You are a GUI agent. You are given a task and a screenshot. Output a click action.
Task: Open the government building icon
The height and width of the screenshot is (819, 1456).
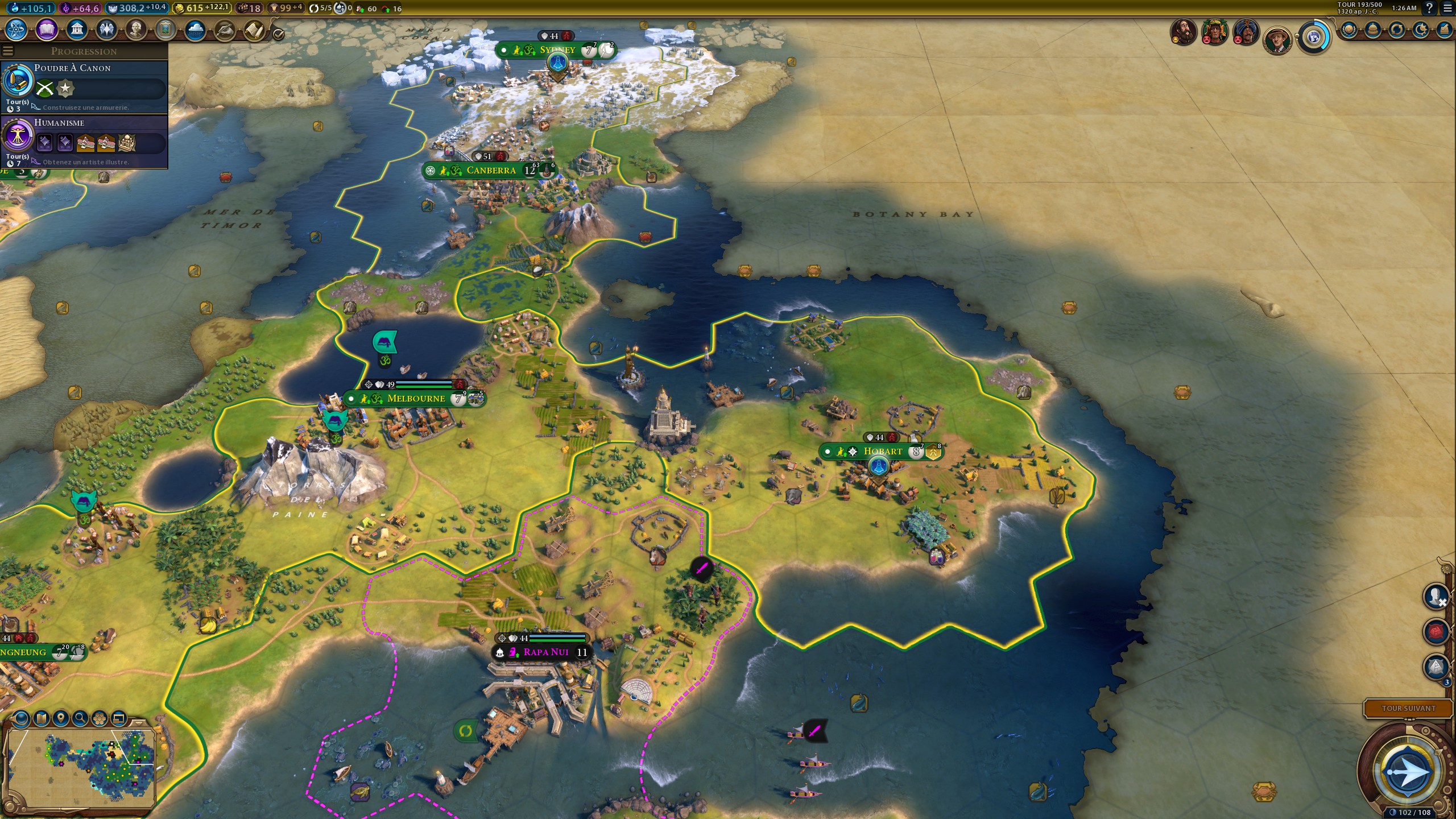pos(77,29)
